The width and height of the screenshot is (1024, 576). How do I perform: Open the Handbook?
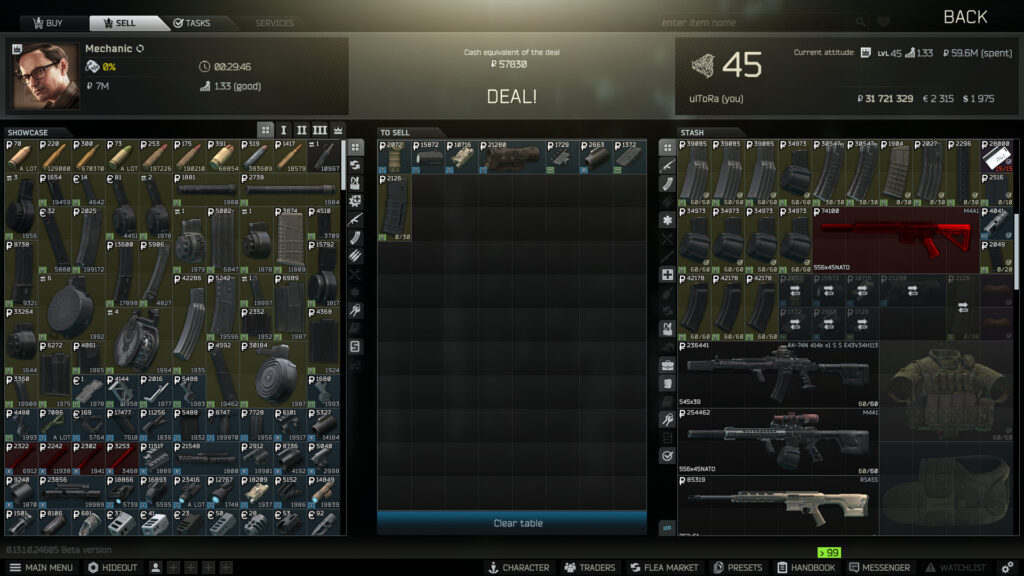coord(805,567)
